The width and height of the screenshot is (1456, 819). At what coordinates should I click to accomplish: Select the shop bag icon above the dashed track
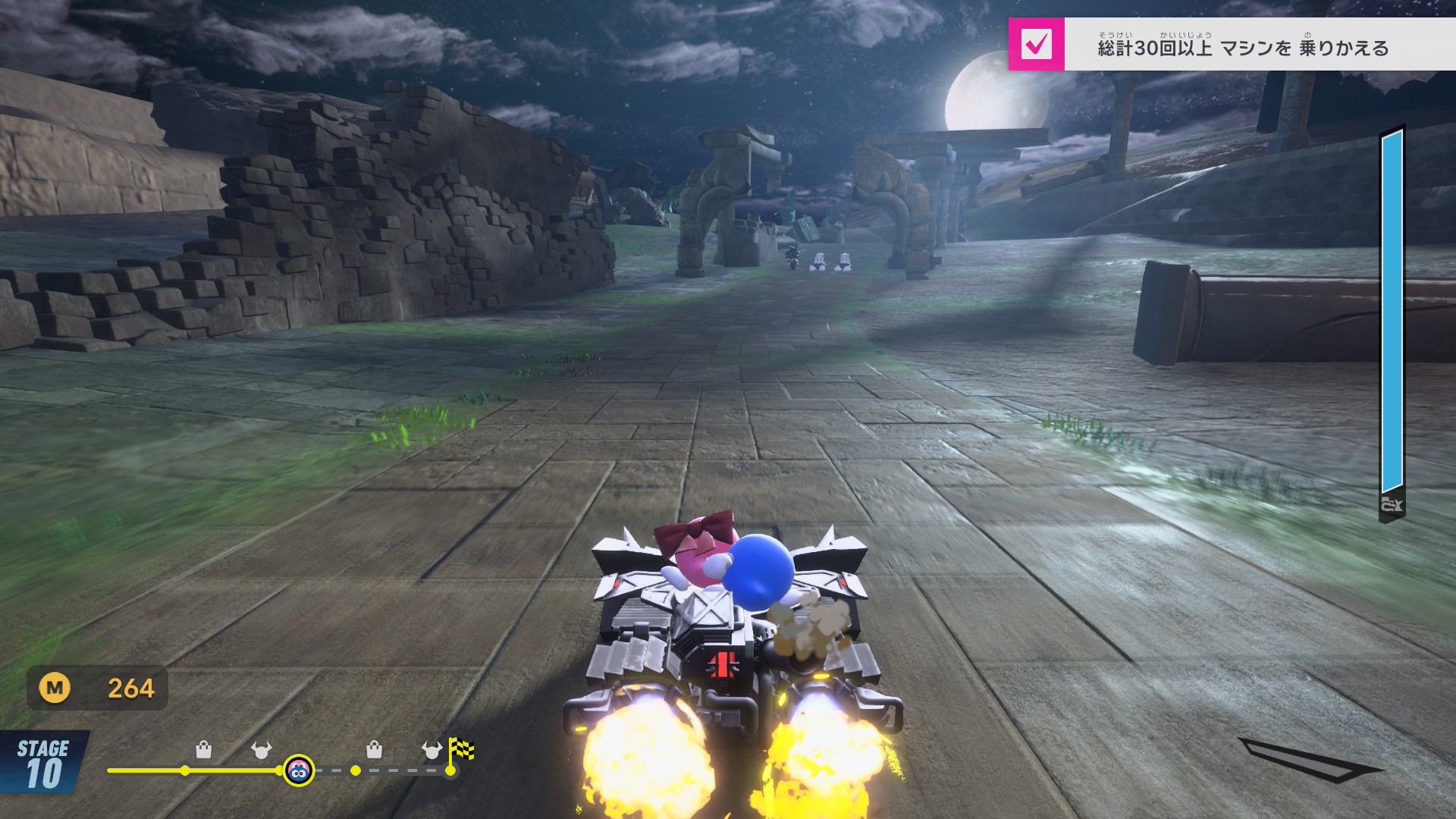(x=374, y=750)
